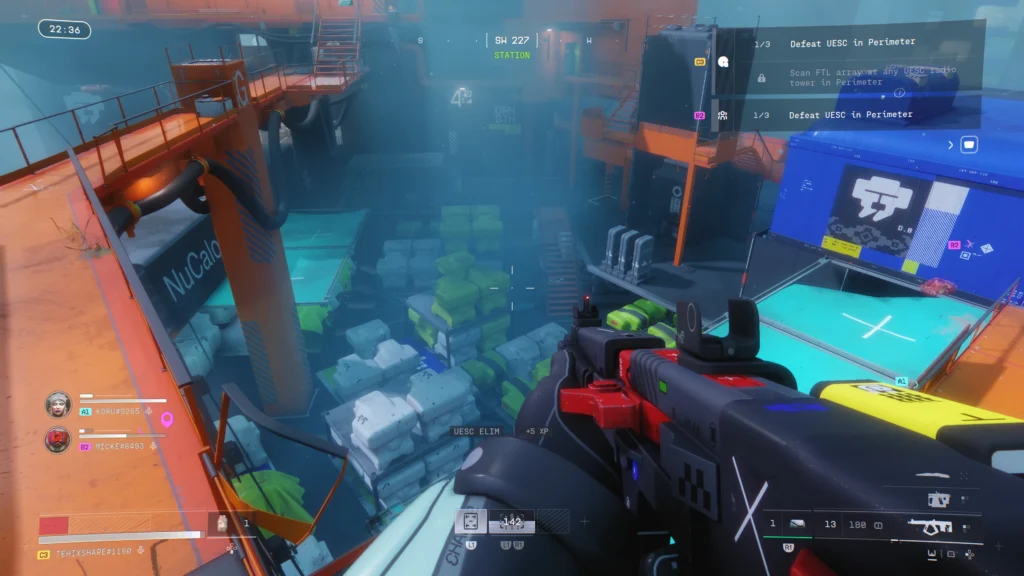Use the consumable item slot
The image size is (1024, 576).
(221, 522)
